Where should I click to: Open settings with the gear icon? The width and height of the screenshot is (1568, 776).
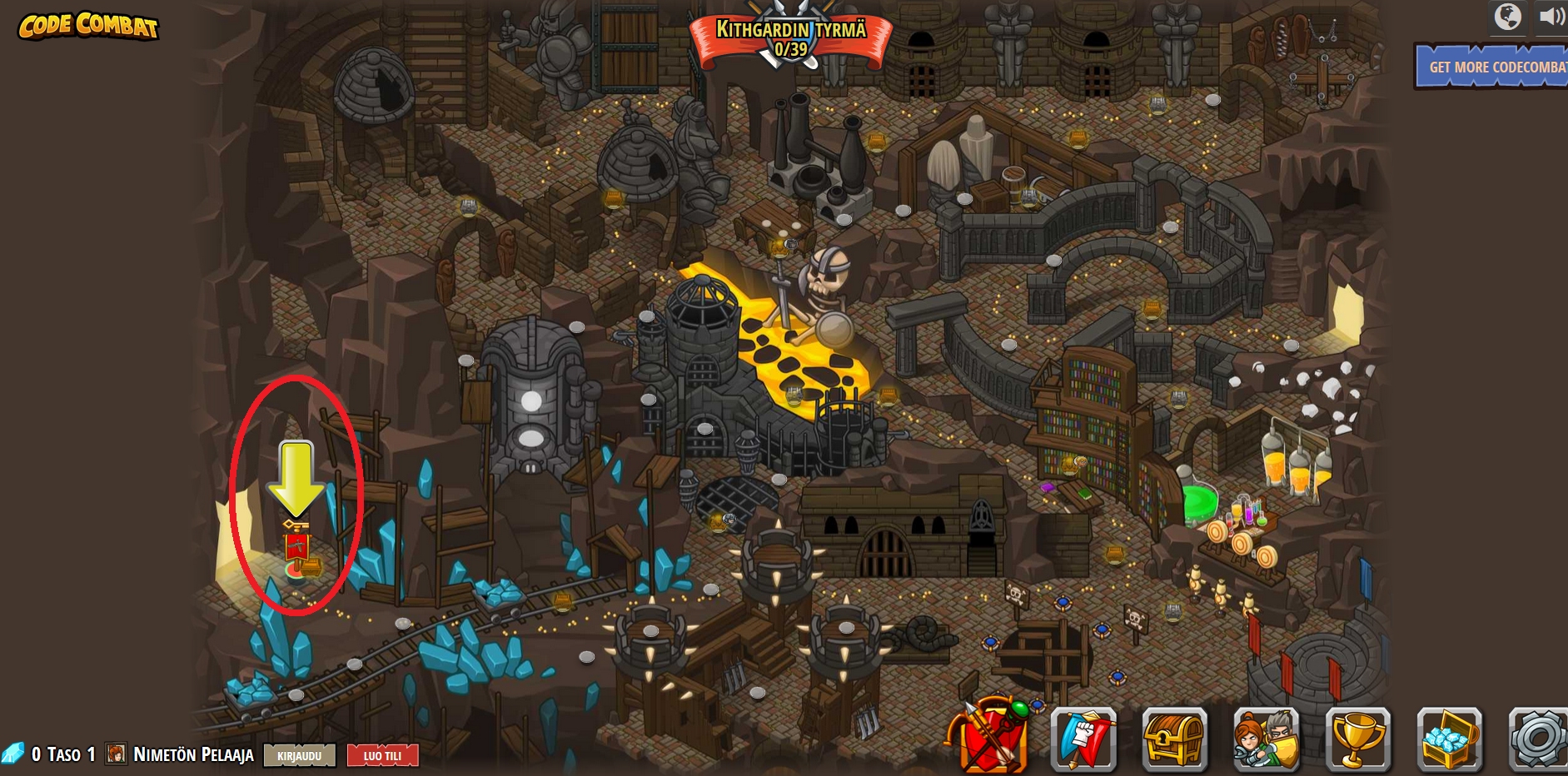(1539, 739)
